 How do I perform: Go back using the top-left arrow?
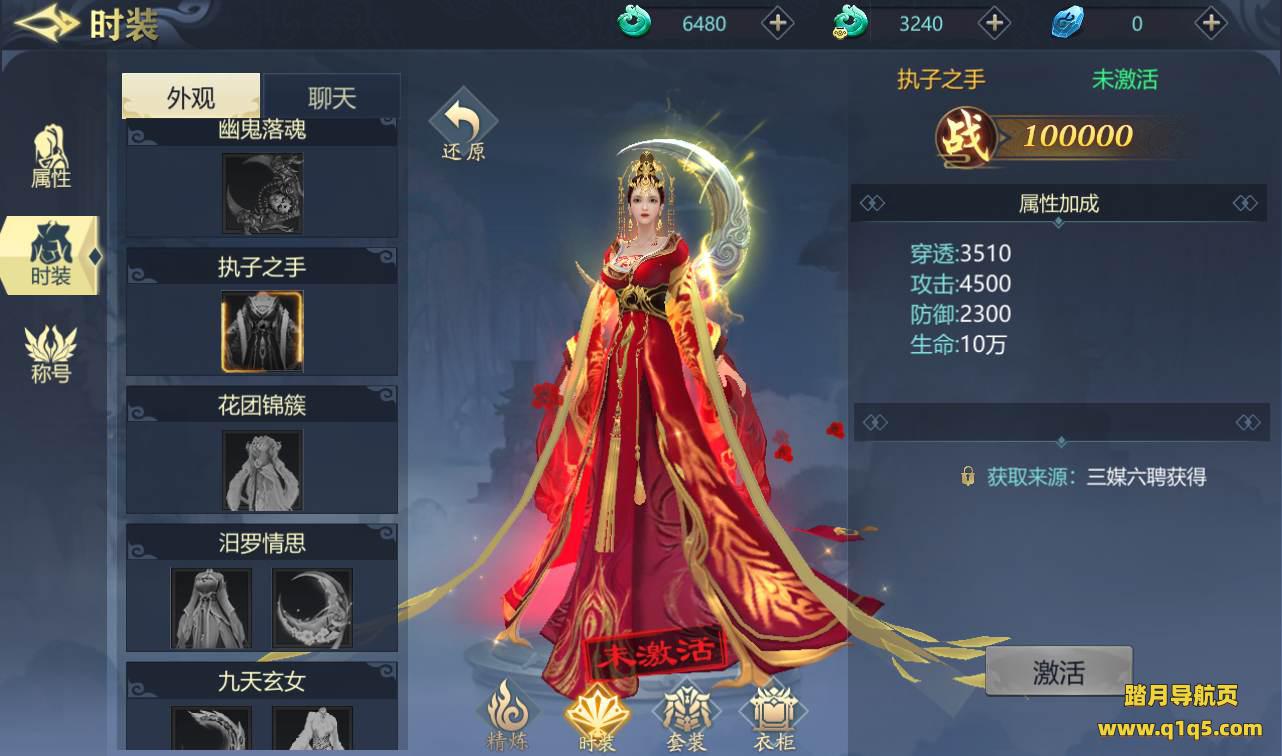[x=46, y=24]
